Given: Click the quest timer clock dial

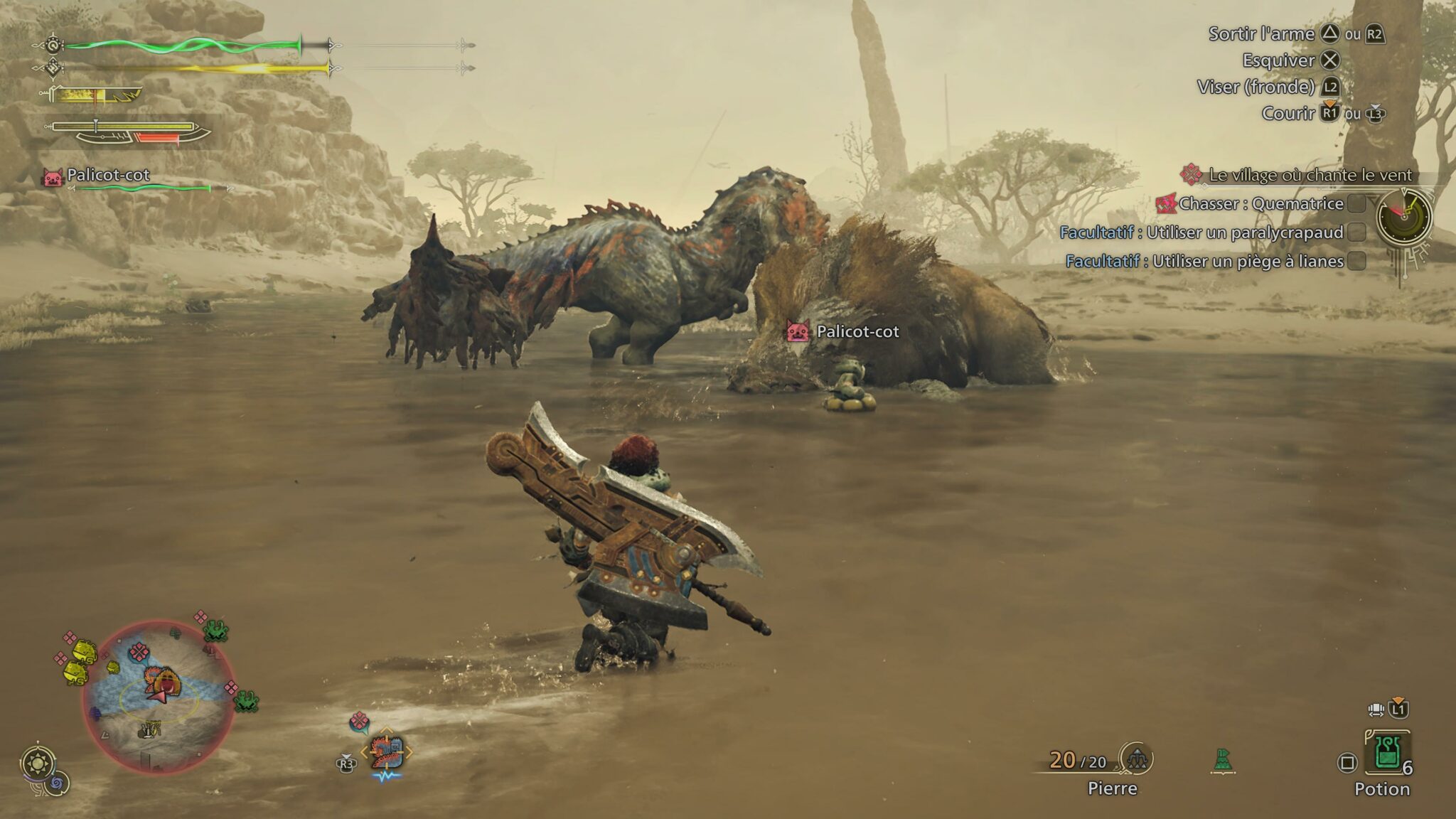Looking at the screenshot, I should pyautogui.click(x=1403, y=217).
